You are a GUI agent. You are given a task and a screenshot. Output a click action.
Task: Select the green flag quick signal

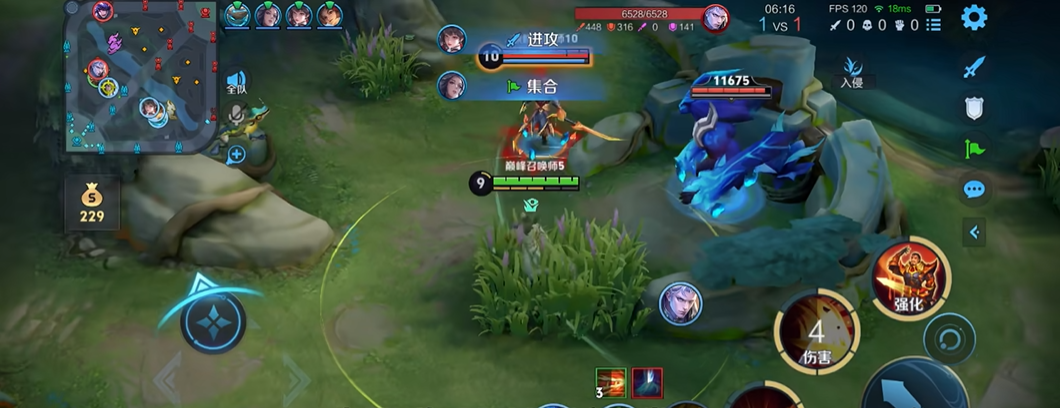click(x=974, y=148)
